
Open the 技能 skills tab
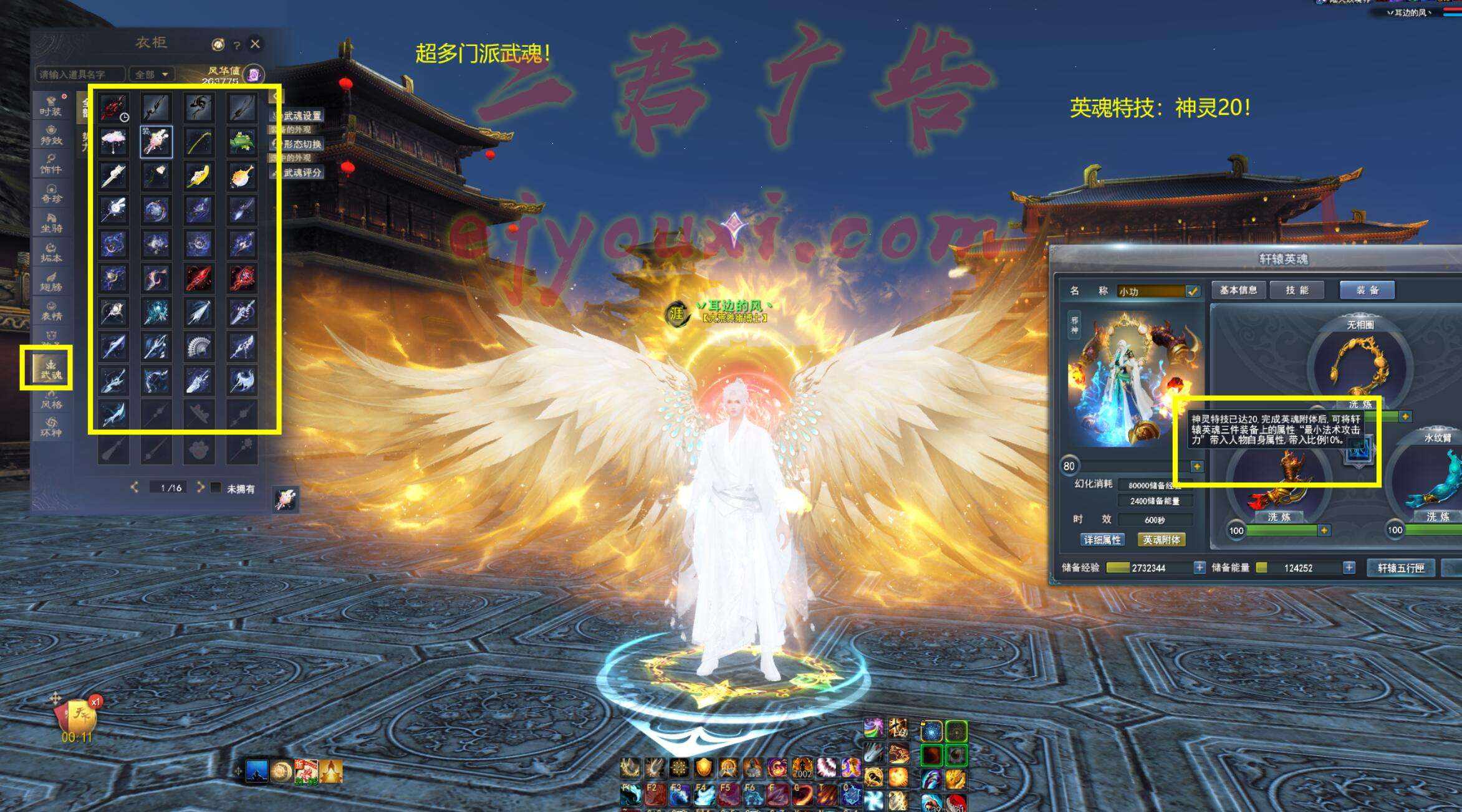pos(1297,290)
